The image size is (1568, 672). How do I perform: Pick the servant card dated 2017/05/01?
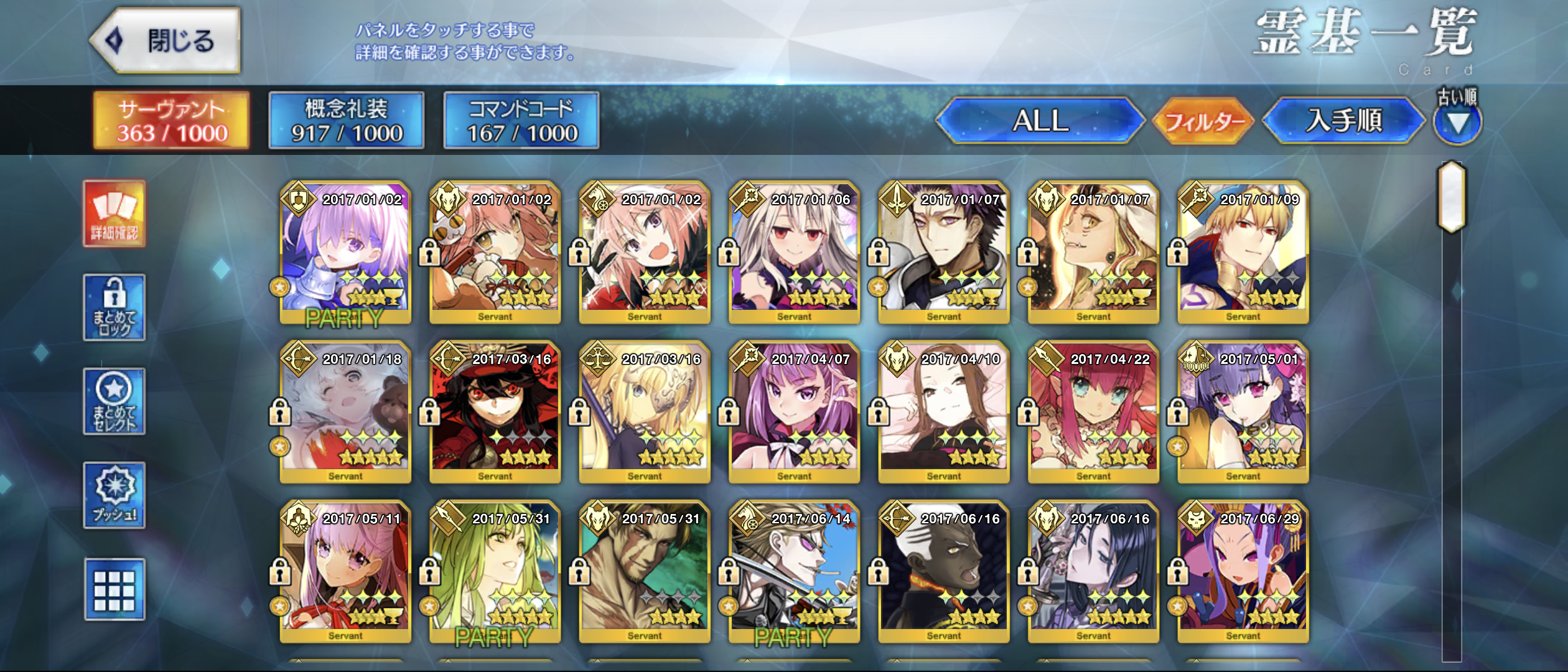(1243, 412)
